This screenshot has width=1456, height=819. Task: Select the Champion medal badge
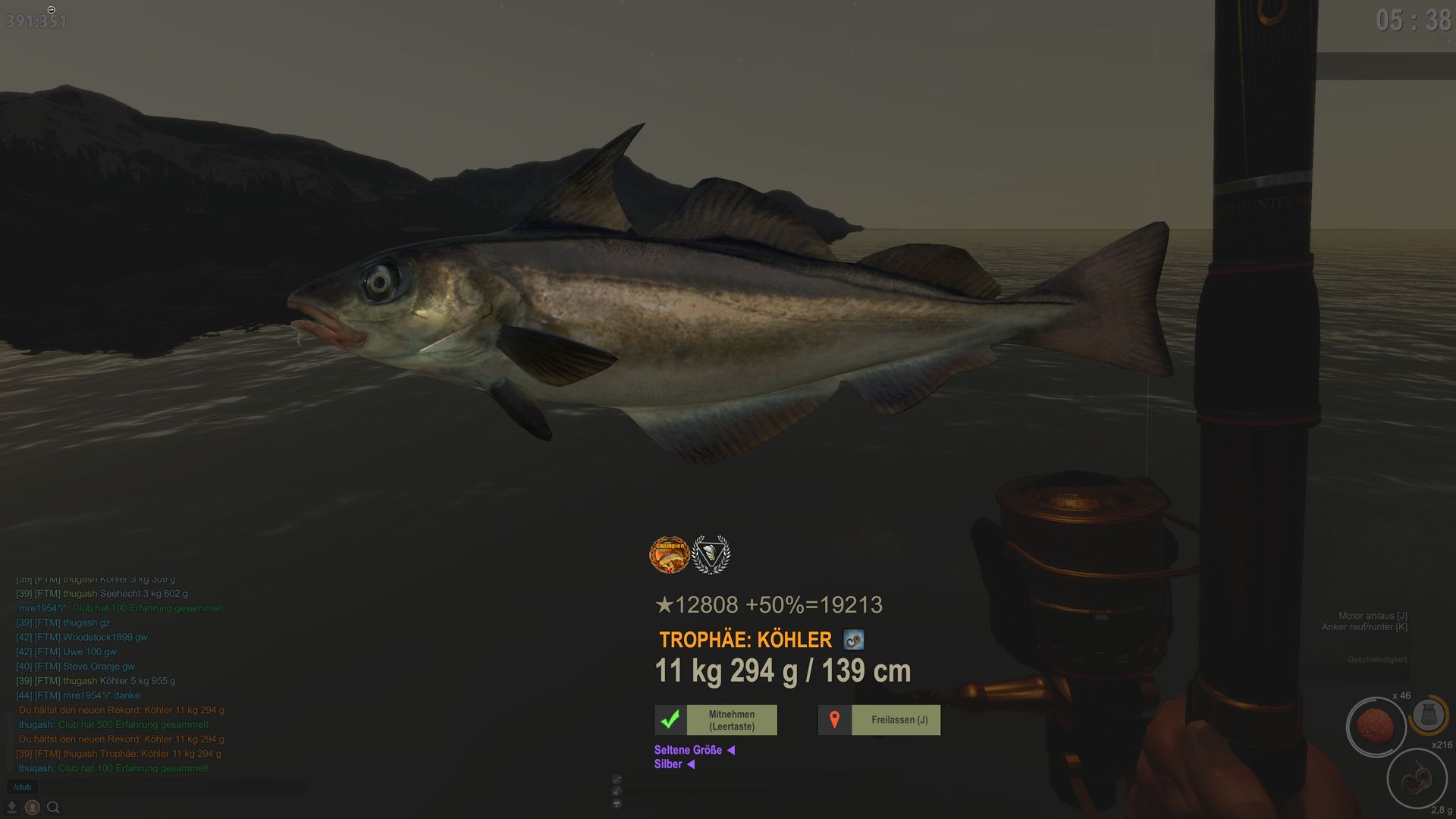669,555
